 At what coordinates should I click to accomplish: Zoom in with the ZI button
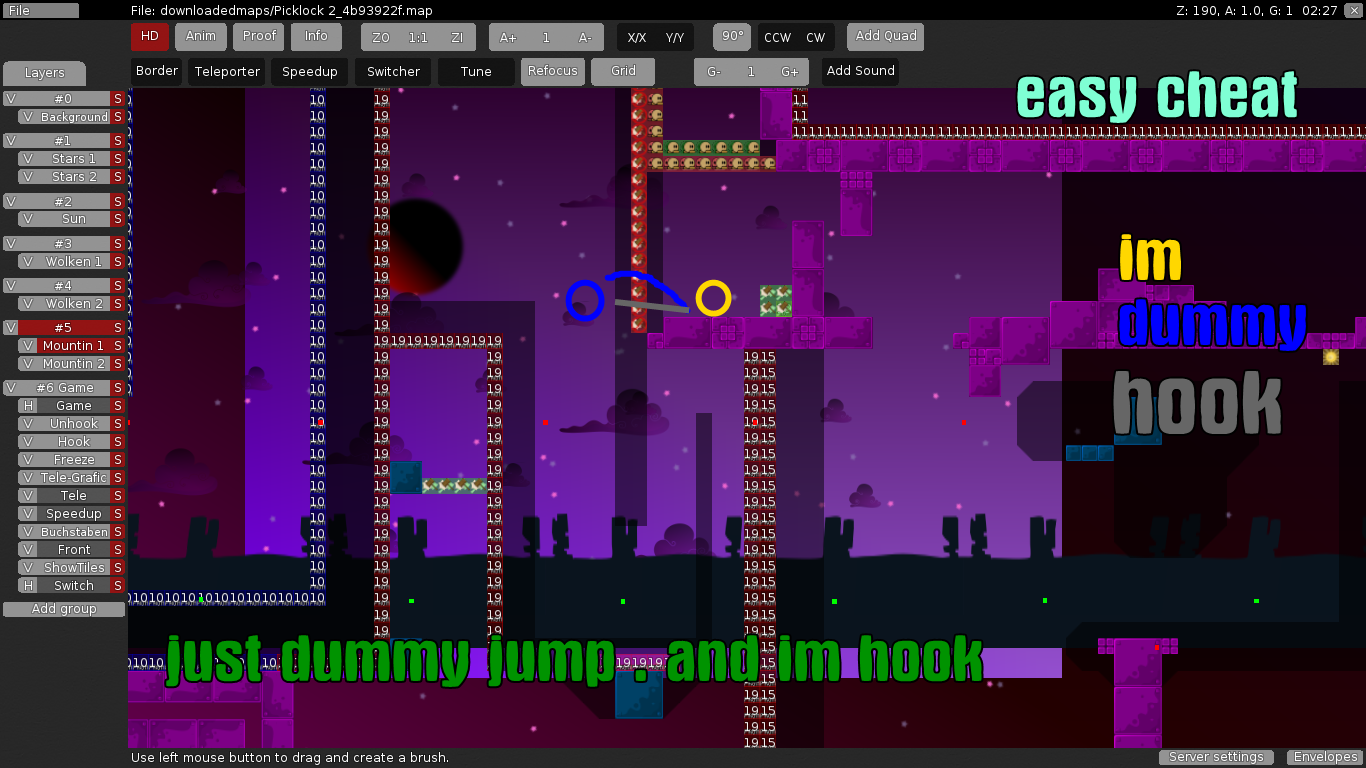point(457,38)
